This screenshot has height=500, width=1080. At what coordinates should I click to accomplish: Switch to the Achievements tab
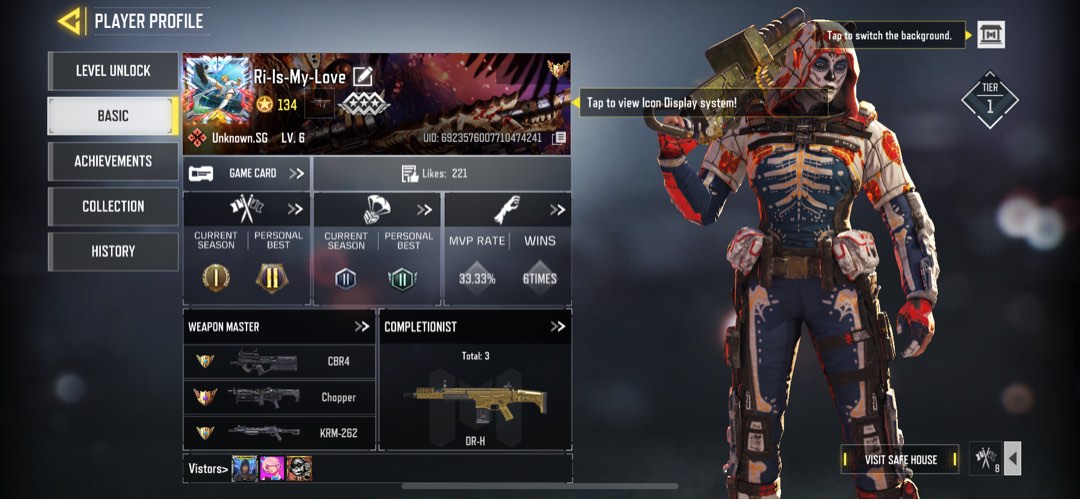tap(113, 161)
